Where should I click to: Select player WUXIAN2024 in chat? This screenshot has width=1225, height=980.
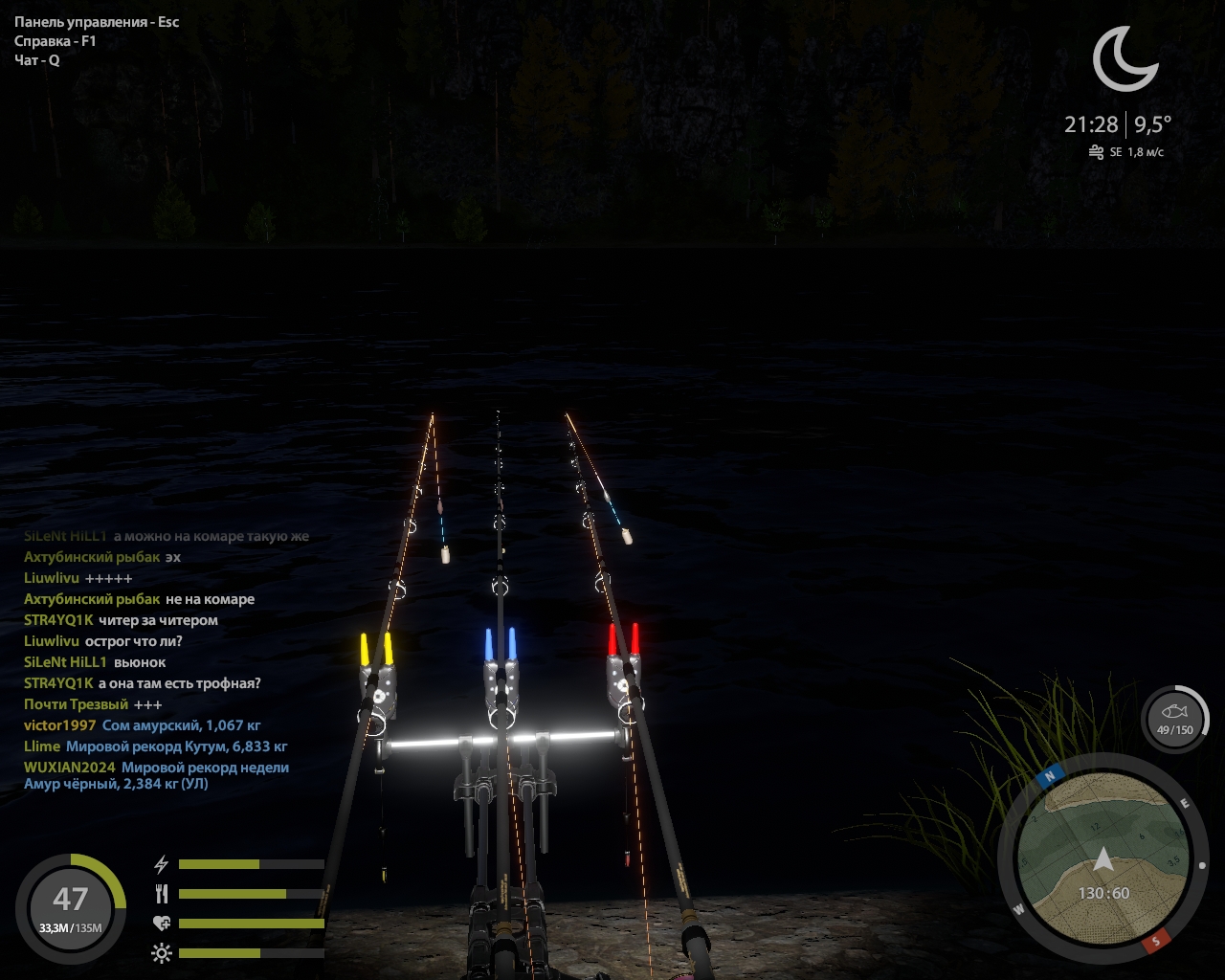pos(70,768)
